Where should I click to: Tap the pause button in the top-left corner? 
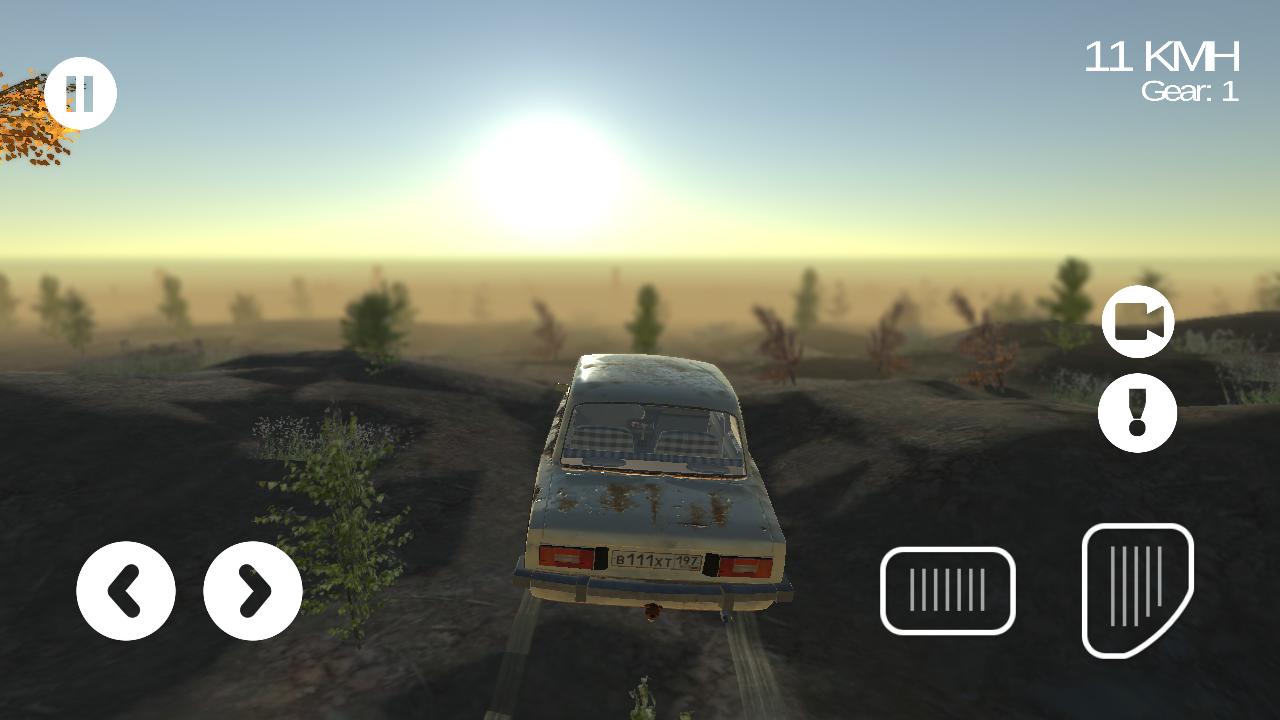coord(84,92)
